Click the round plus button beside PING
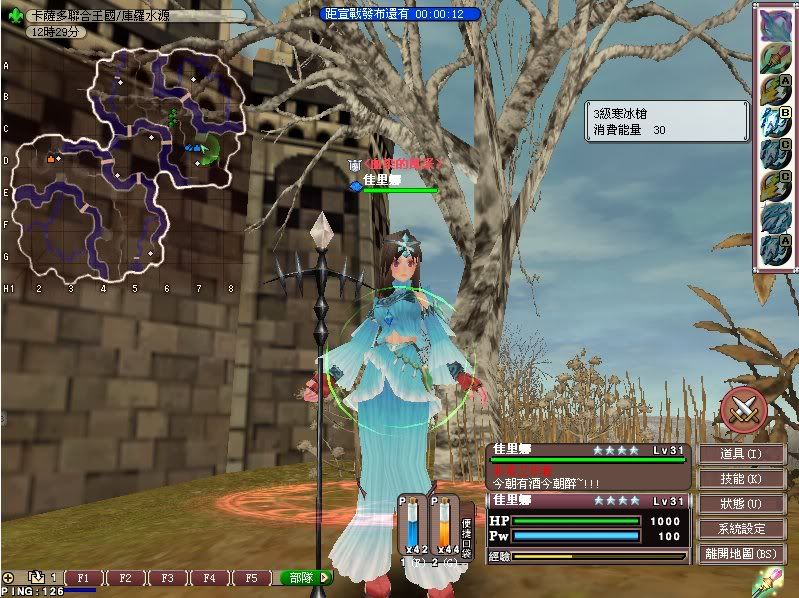Viewport: 799px width, 598px height. tap(8, 578)
